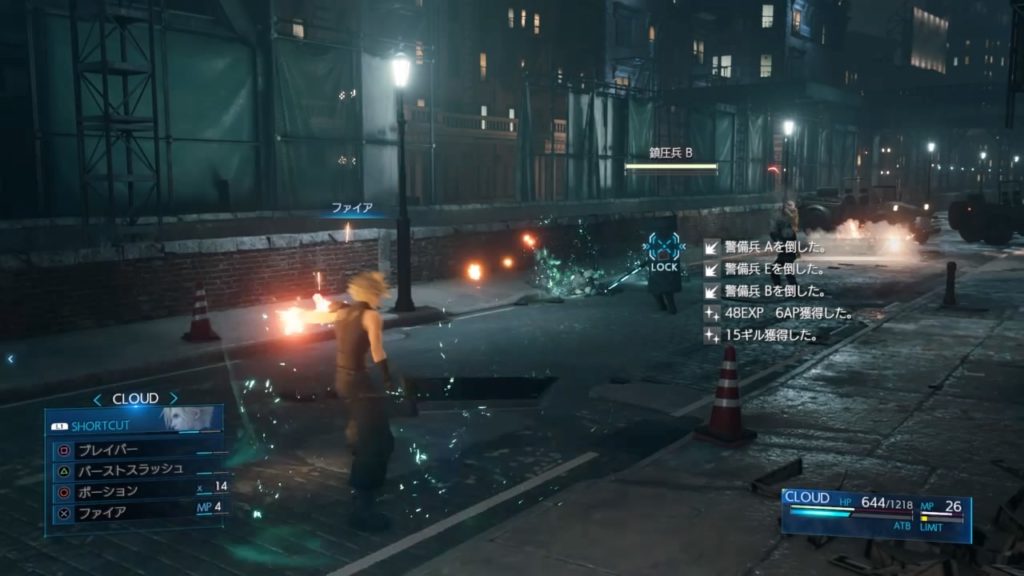1024x576 pixels.
Task: Click the right arrow beside the CLOUD name
Action: pyautogui.click(x=173, y=399)
